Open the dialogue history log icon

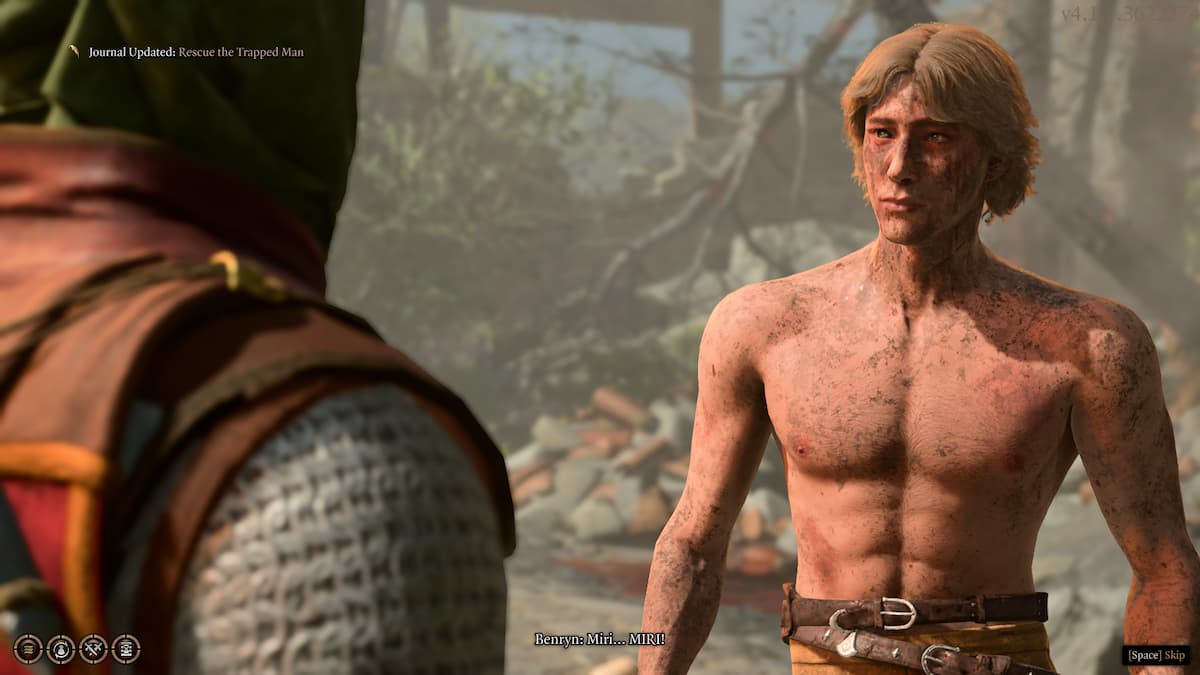pyautogui.click(x=28, y=649)
